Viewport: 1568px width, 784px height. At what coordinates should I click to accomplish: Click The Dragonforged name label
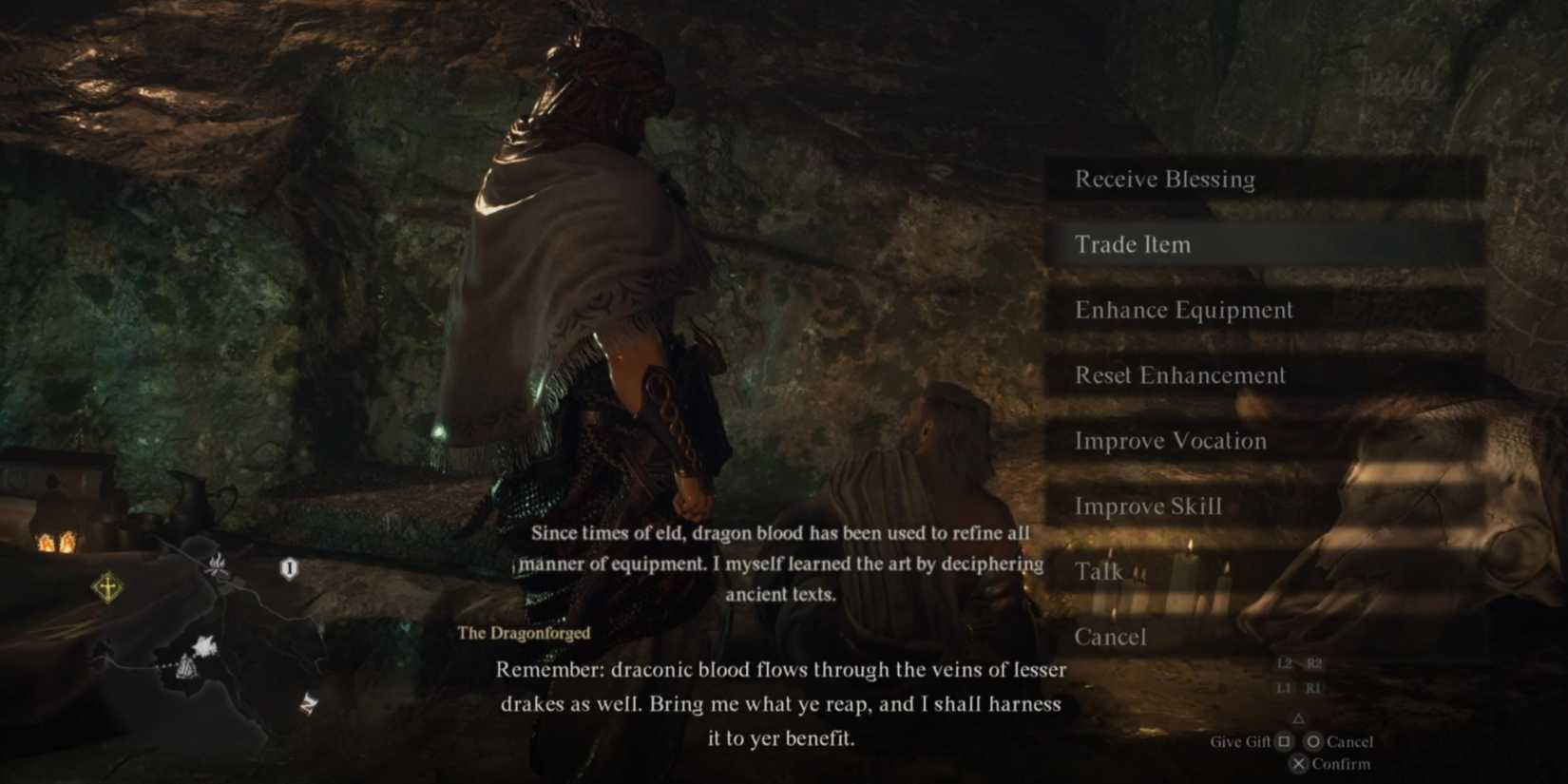pos(524,633)
